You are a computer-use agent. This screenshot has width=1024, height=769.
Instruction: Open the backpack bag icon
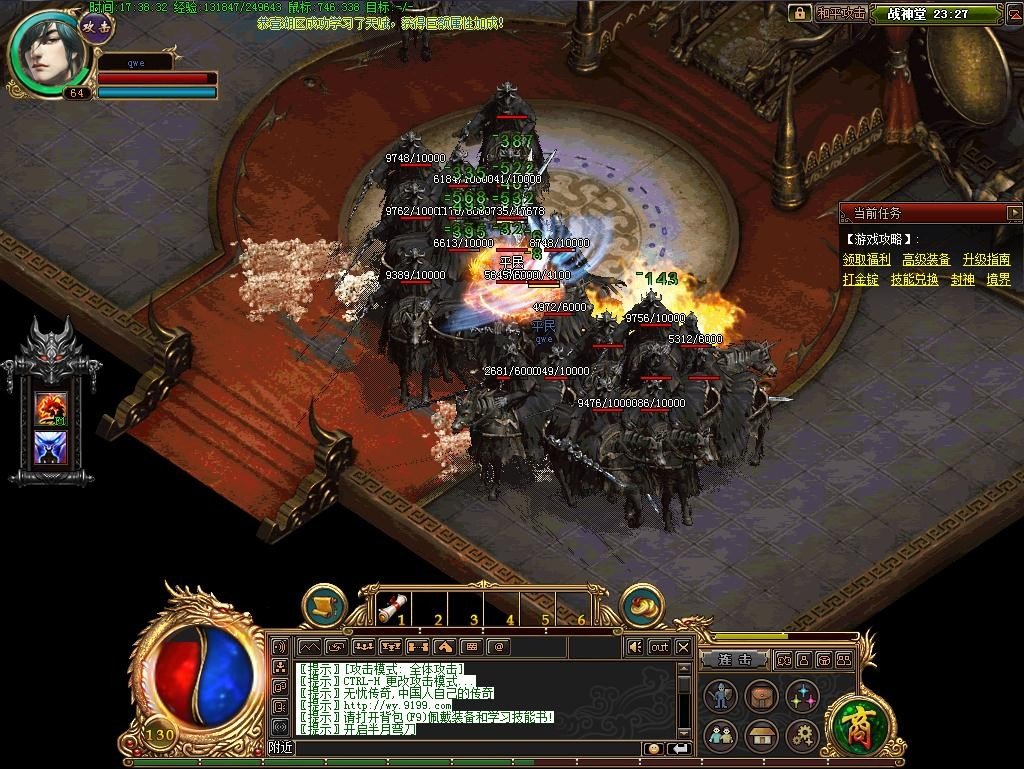click(x=762, y=697)
